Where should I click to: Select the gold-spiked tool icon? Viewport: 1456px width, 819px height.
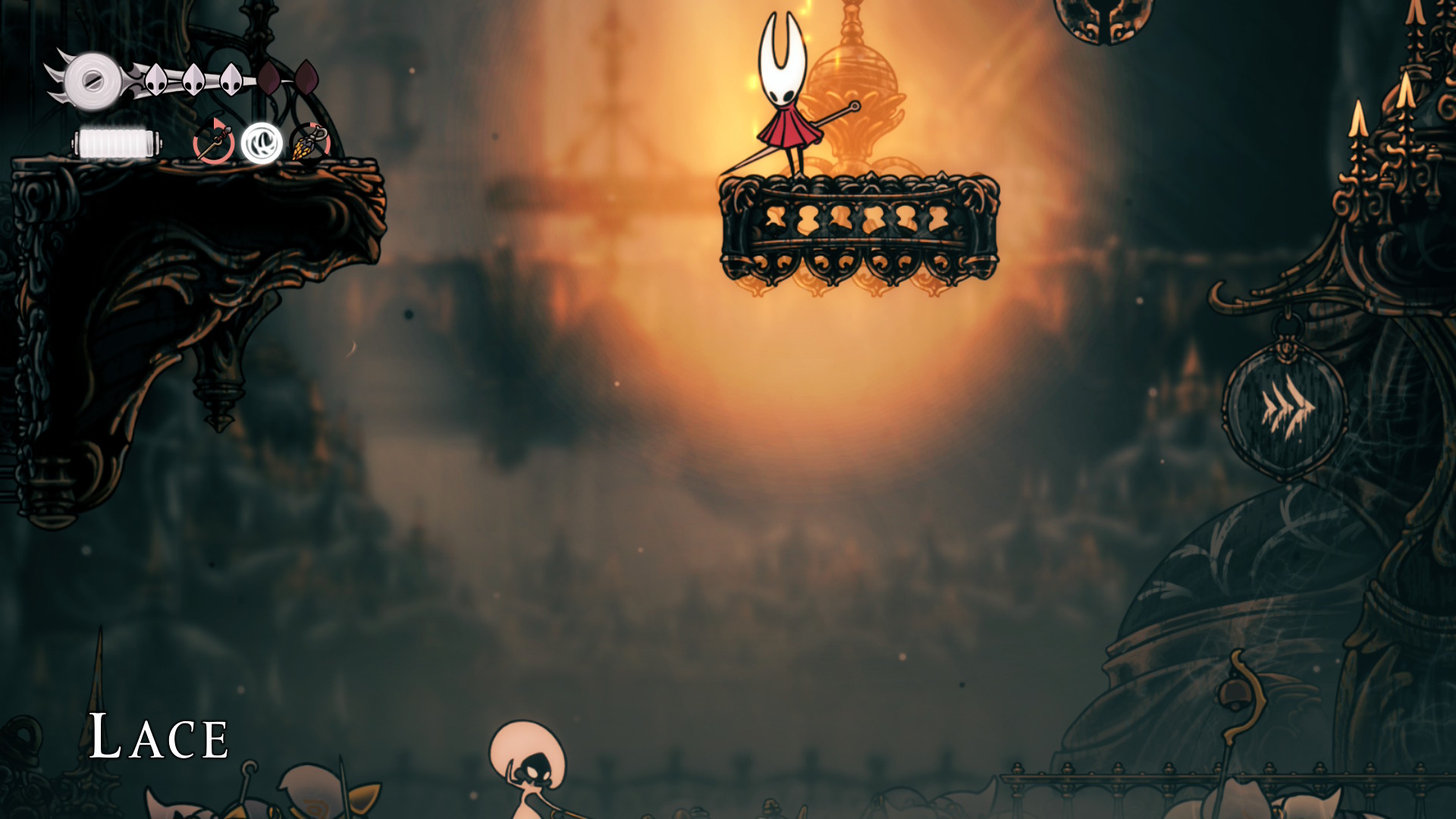pyautogui.click(x=309, y=143)
